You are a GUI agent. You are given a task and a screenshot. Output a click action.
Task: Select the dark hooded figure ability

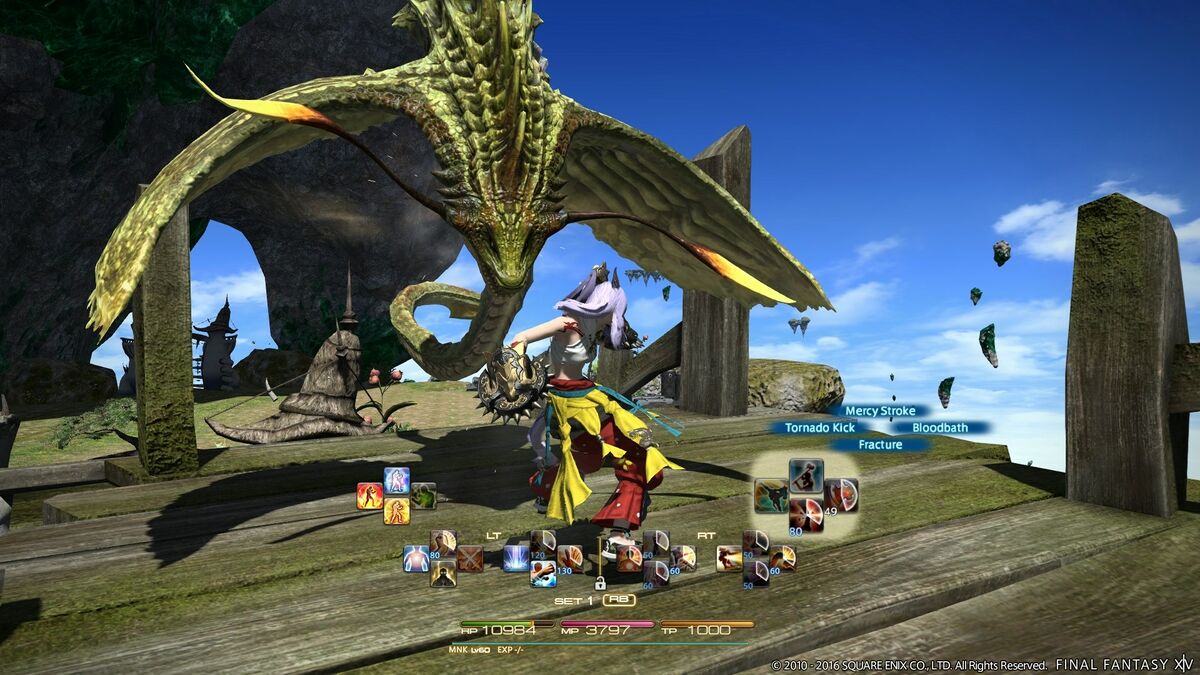click(443, 573)
